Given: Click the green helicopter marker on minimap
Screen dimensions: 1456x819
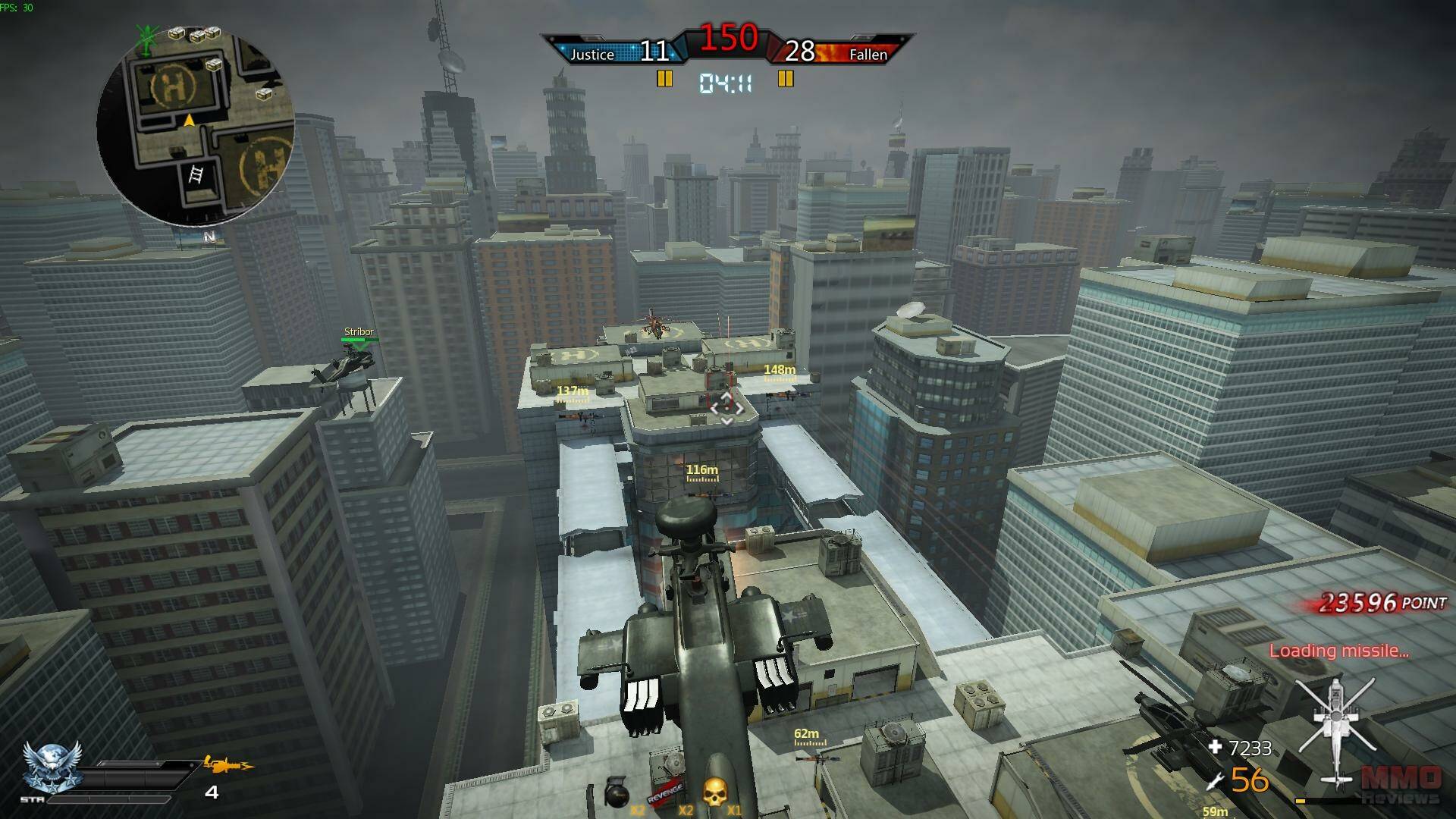Looking at the screenshot, I should click(146, 39).
